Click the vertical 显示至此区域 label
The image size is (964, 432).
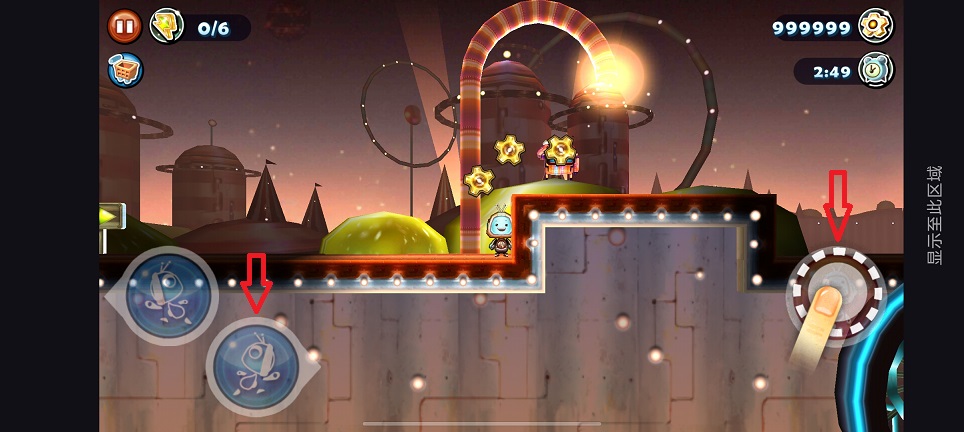[x=934, y=216]
